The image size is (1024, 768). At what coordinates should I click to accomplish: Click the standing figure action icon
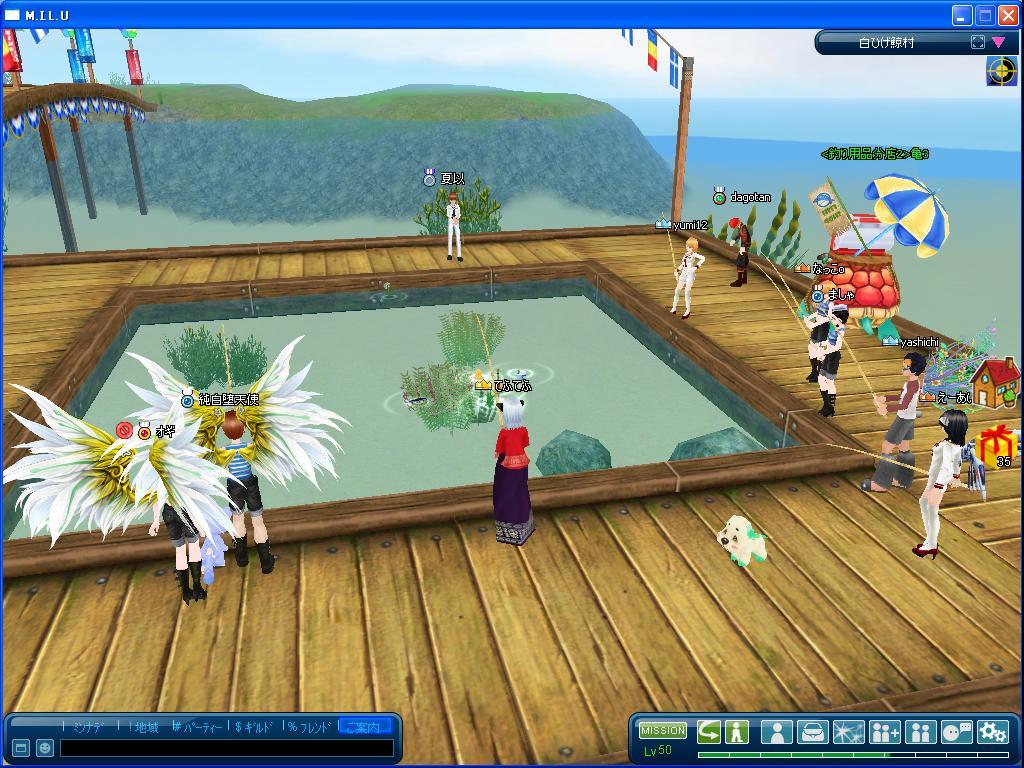pyautogui.click(x=737, y=732)
